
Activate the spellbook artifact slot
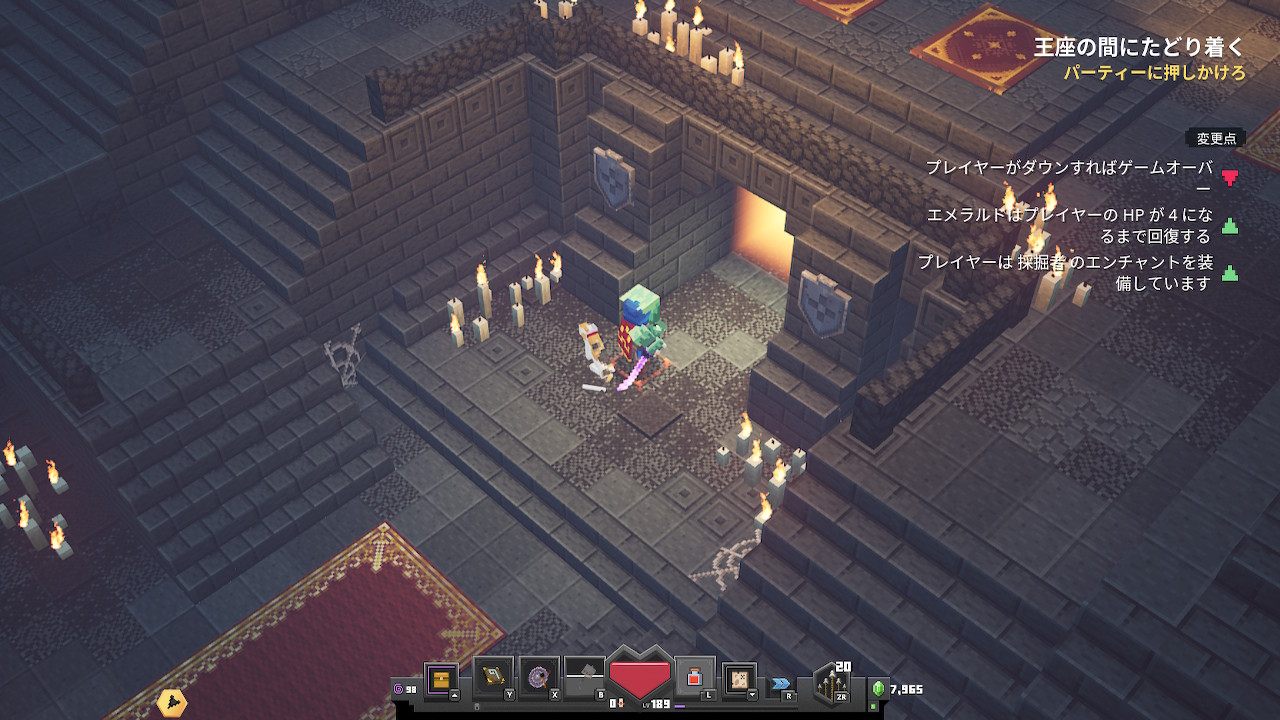point(493,677)
